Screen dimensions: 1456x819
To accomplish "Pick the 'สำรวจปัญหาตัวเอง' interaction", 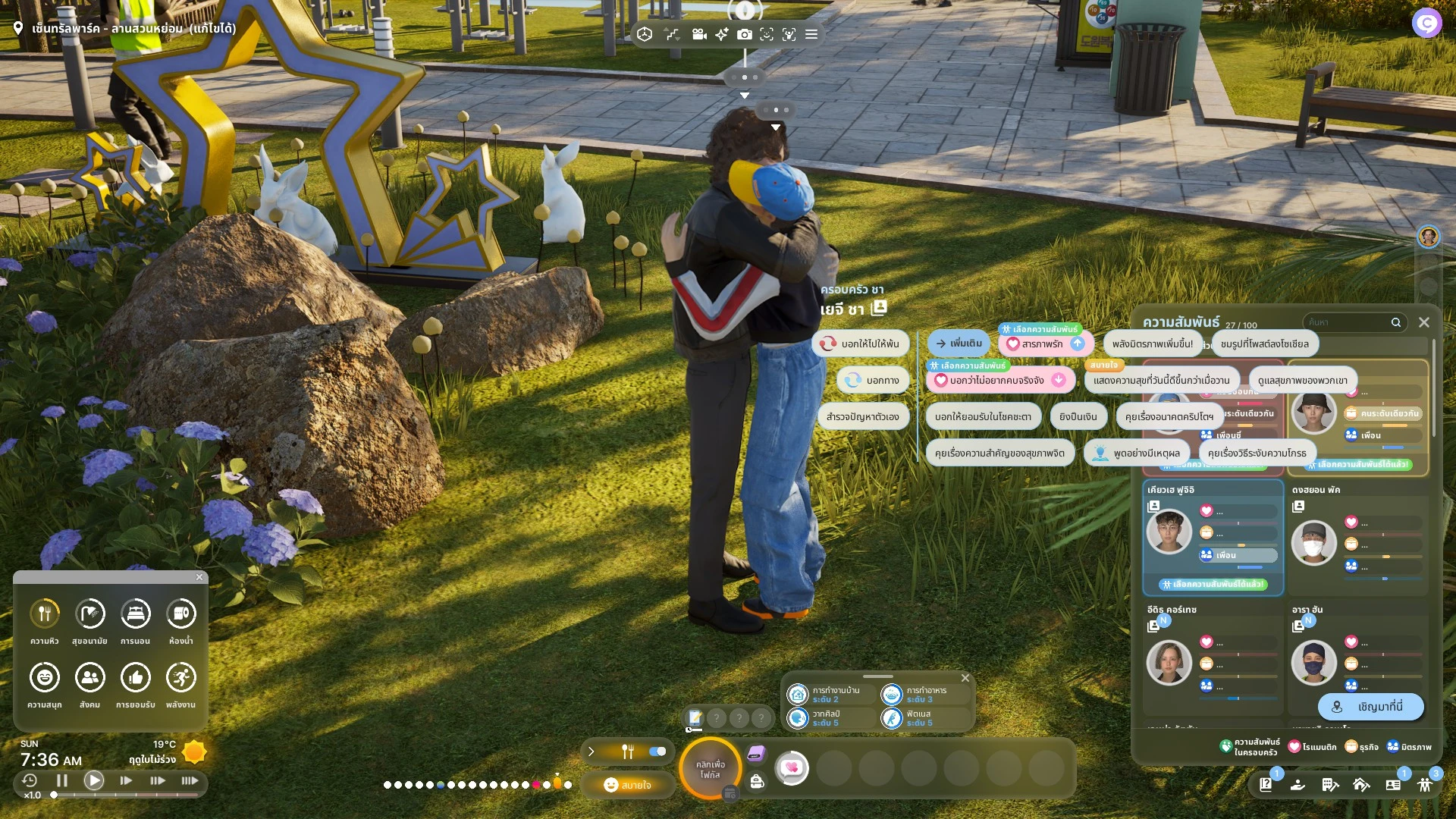I will click(862, 416).
